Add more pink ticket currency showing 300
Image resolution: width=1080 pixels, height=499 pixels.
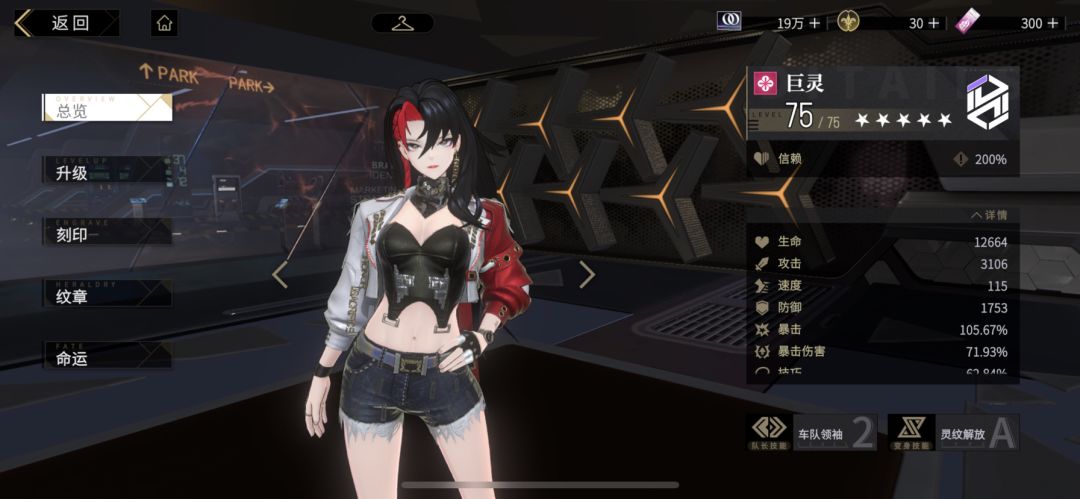point(1052,23)
